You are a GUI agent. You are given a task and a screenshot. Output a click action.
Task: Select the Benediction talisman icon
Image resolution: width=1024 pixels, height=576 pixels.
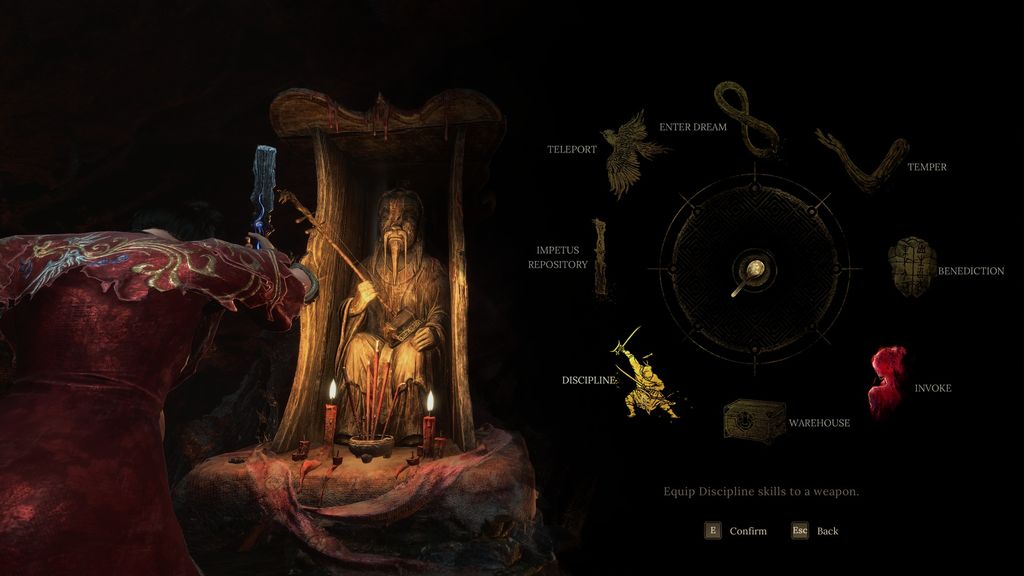(x=911, y=267)
